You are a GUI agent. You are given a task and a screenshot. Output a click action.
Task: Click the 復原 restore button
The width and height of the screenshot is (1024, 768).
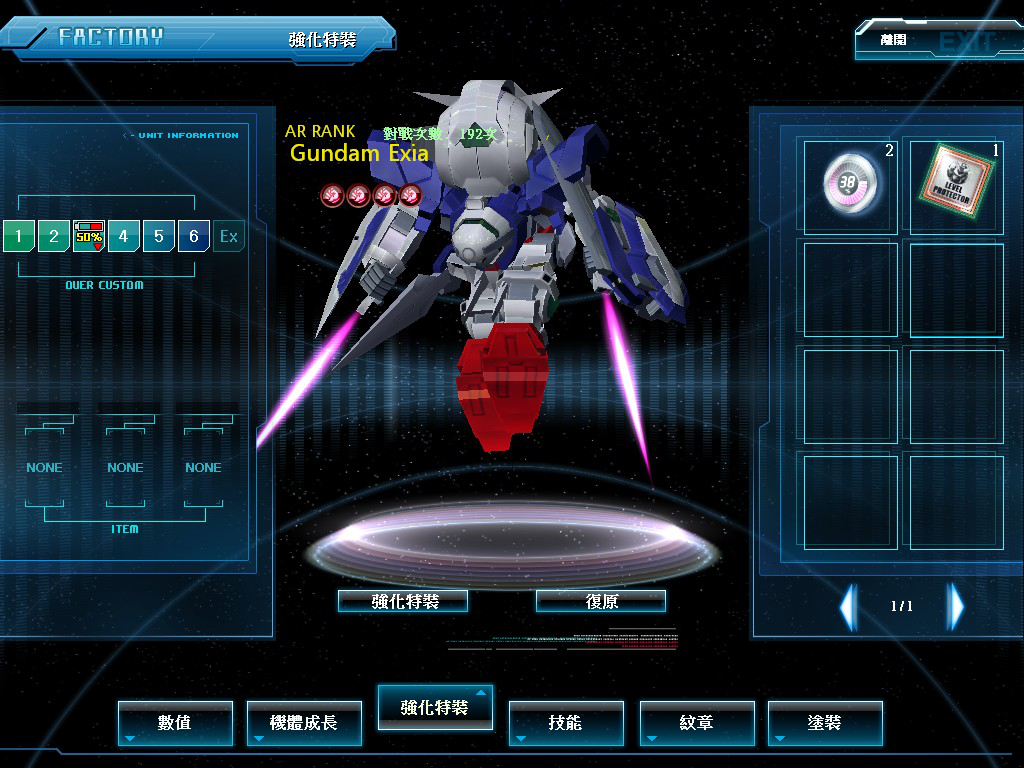point(601,601)
